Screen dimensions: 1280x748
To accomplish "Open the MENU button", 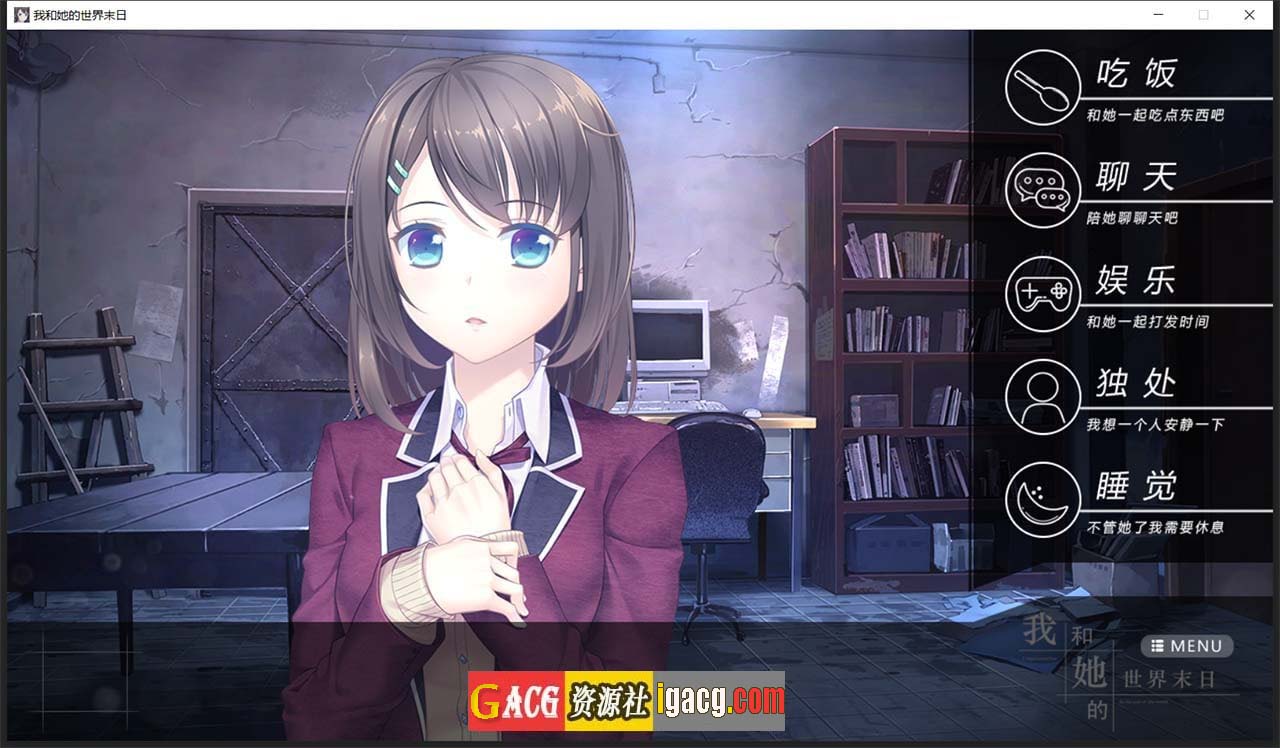I will (x=1187, y=646).
